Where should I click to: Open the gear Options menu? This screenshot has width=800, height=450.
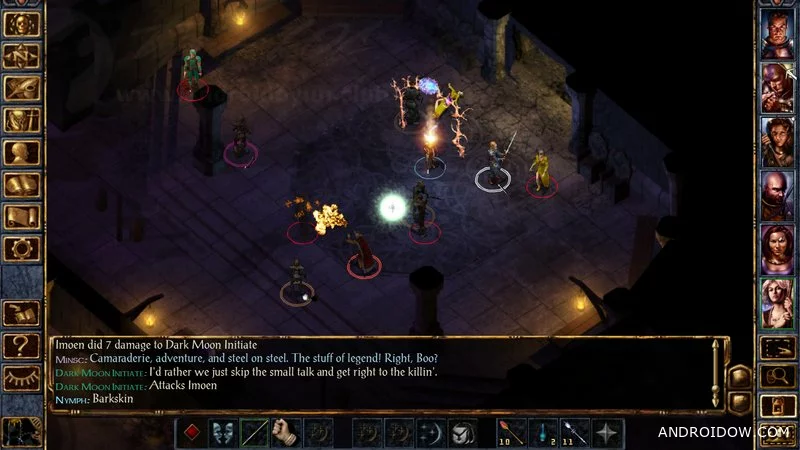click(x=22, y=250)
